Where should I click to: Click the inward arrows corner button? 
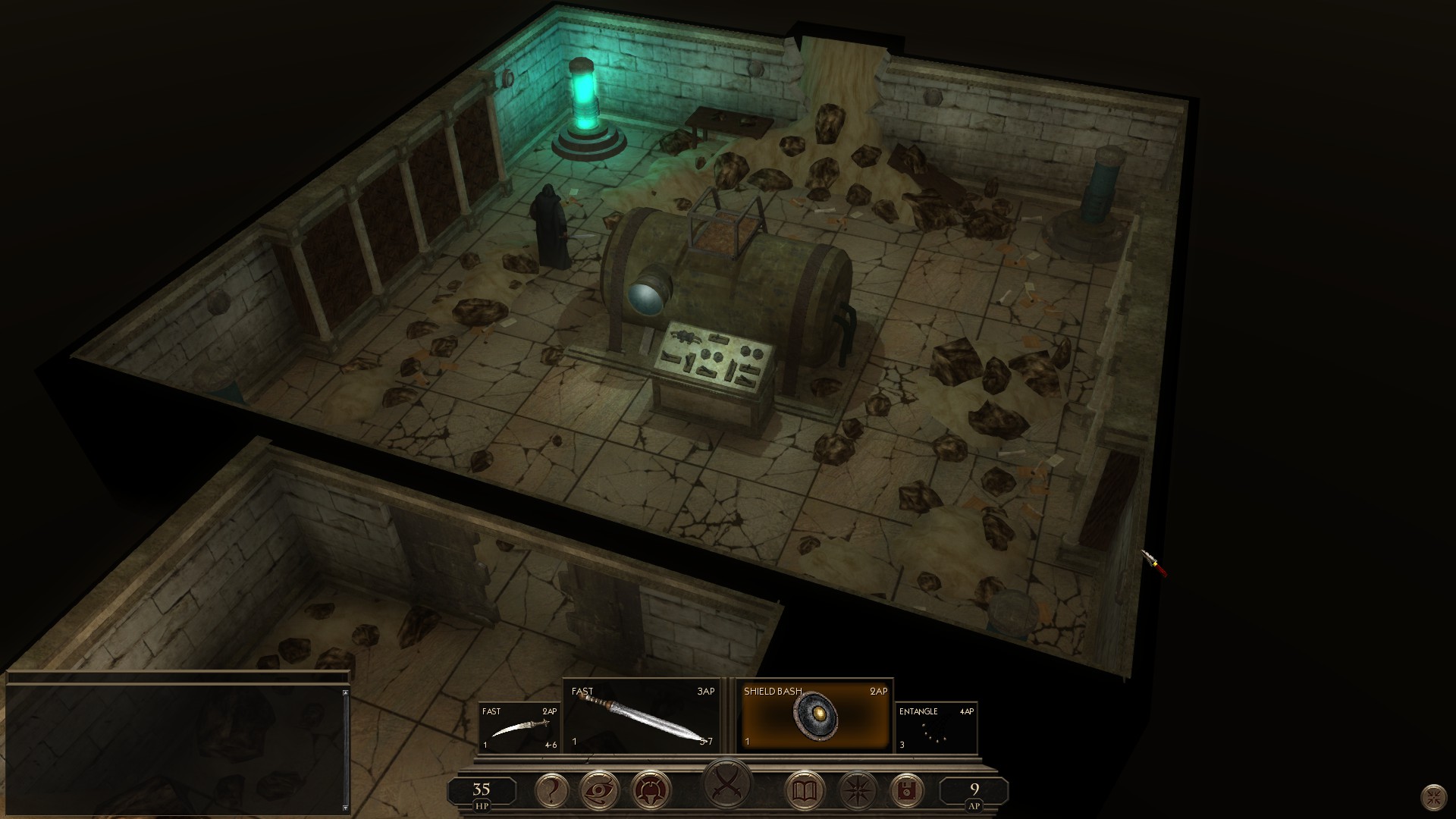1433,797
